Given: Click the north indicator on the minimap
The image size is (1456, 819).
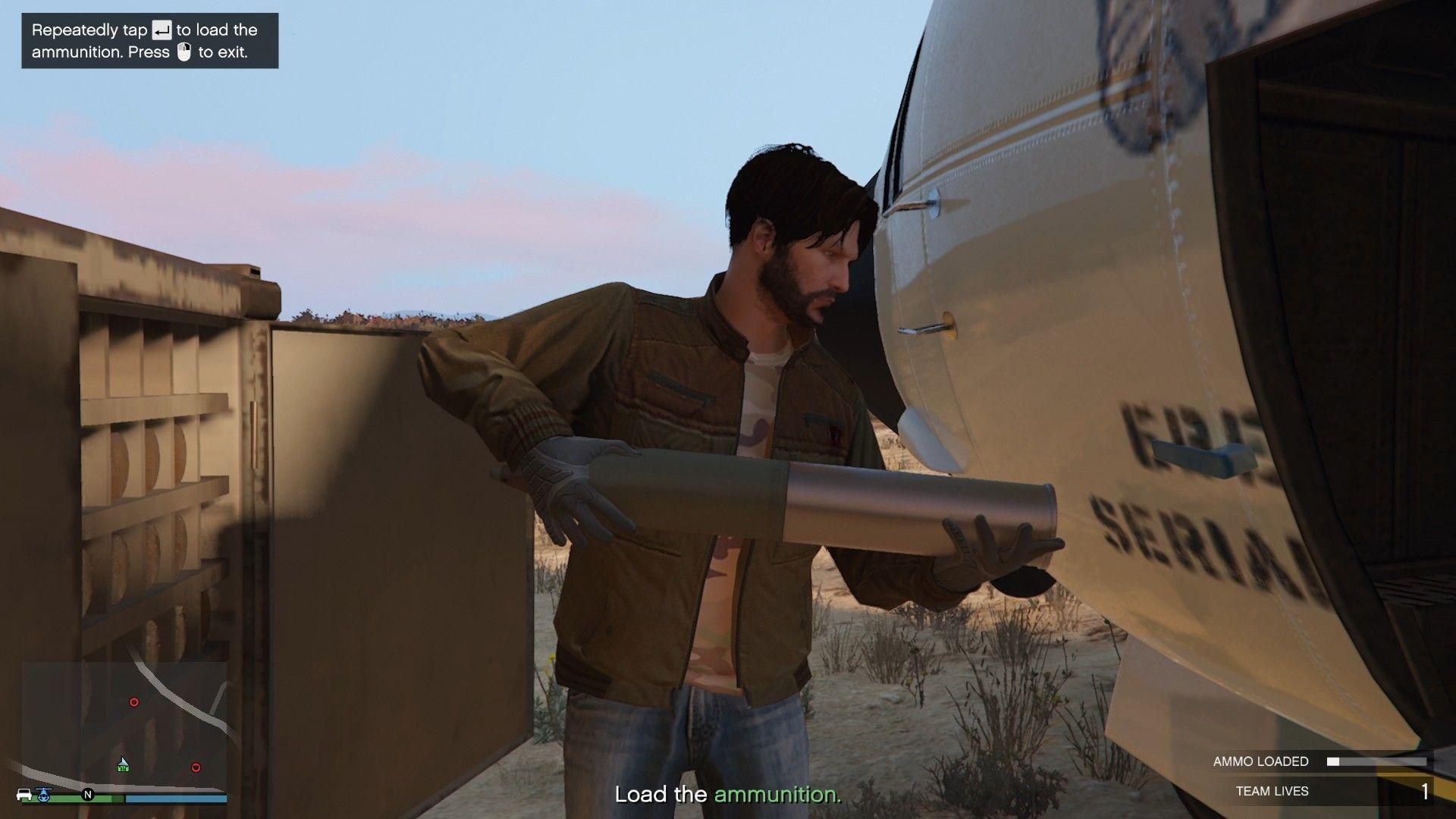Looking at the screenshot, I should pos(88,795).
